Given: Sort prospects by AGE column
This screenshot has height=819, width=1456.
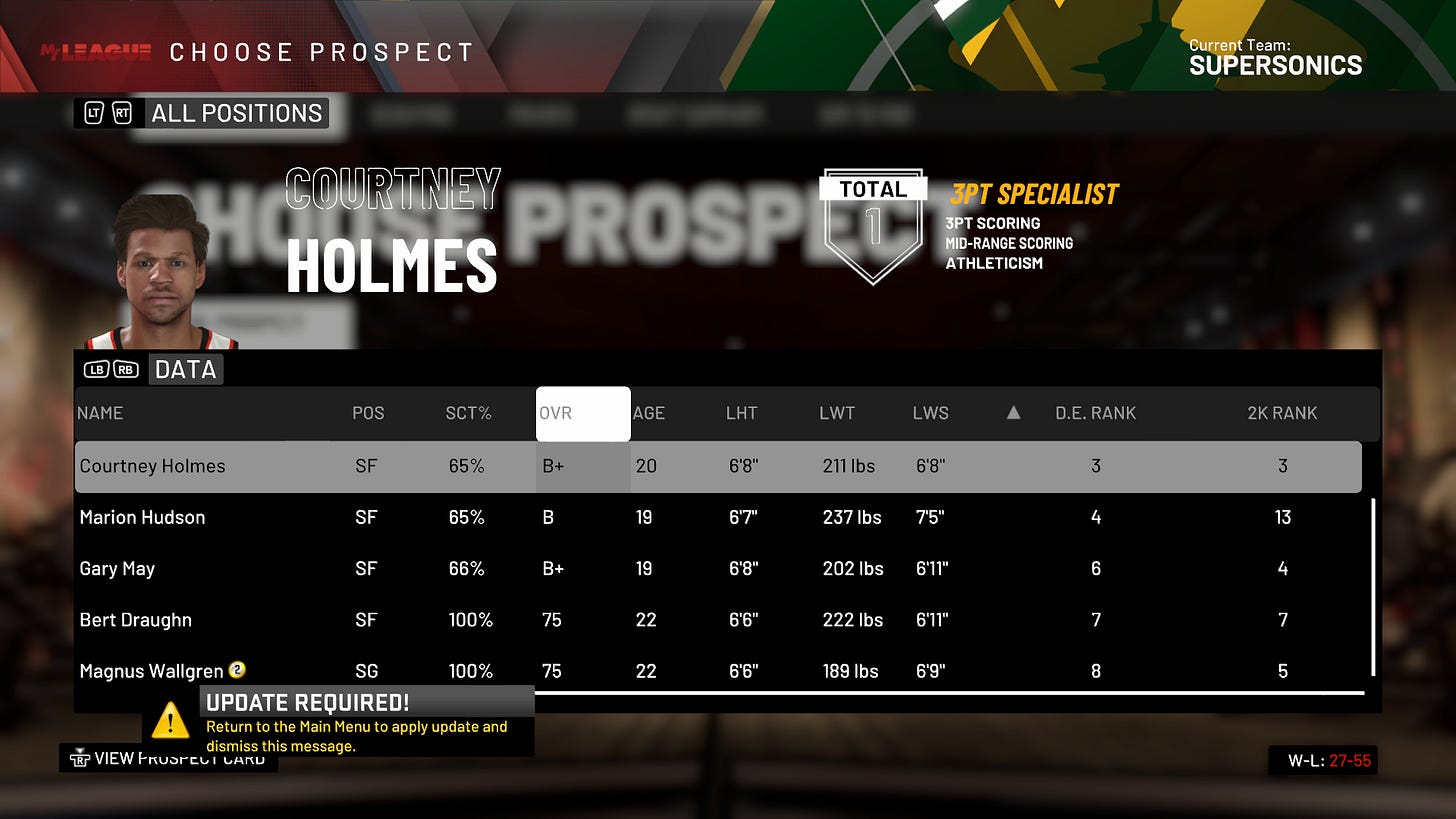Looking at the screenshot, I should 649,413.
